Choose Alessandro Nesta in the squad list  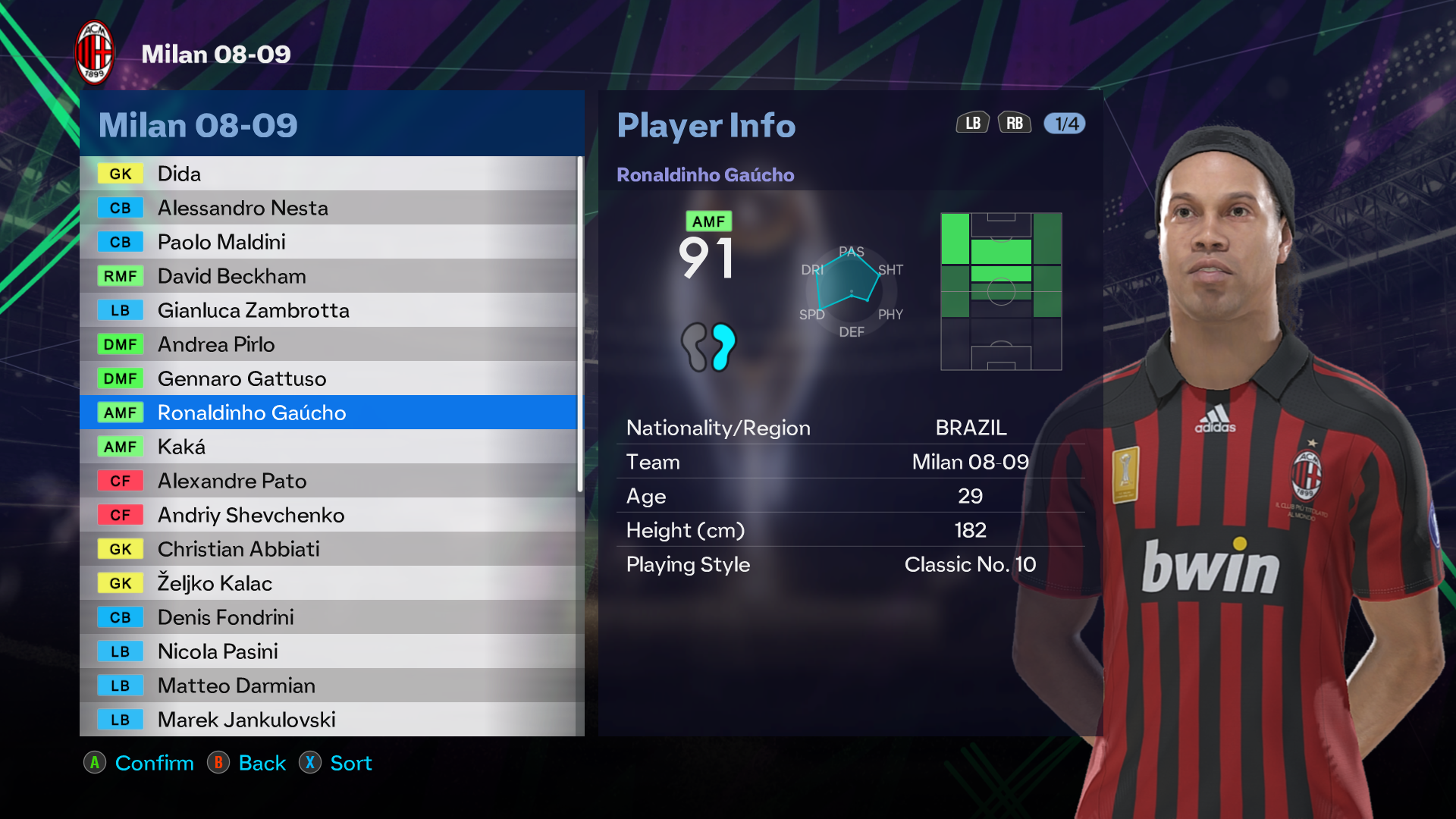328,208
